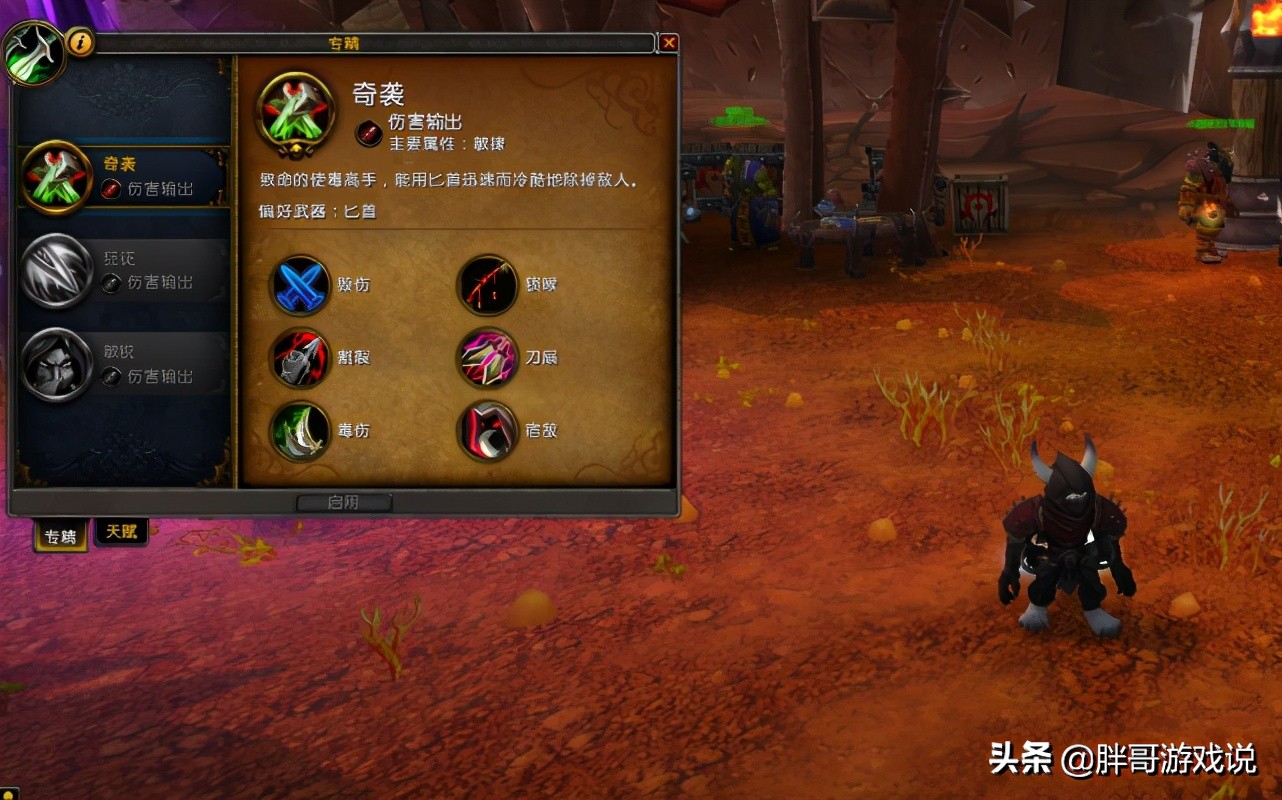The width and height of the screenshot is (1282, 800).
Task: Select the Fan of Knives (刀扇) icon
Action: pos(487,358)
